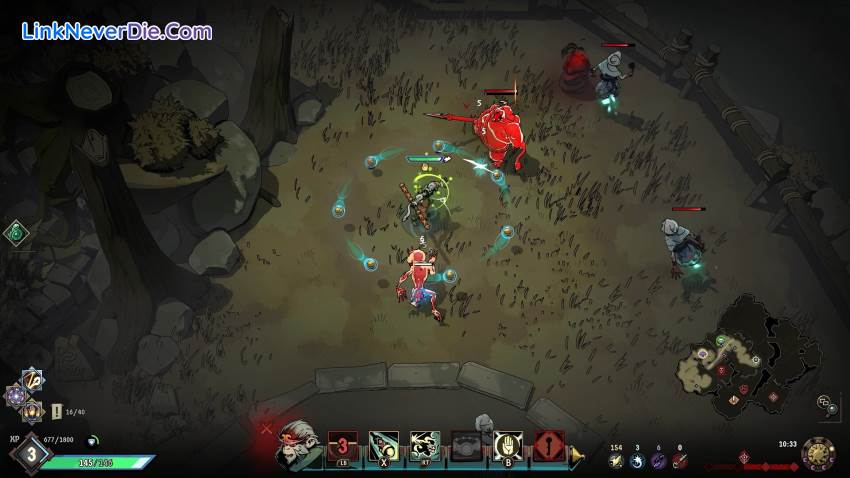Click the gold currency icon showing 154
Viewport: 850px width, 478px height.
[x=616, y=460]
